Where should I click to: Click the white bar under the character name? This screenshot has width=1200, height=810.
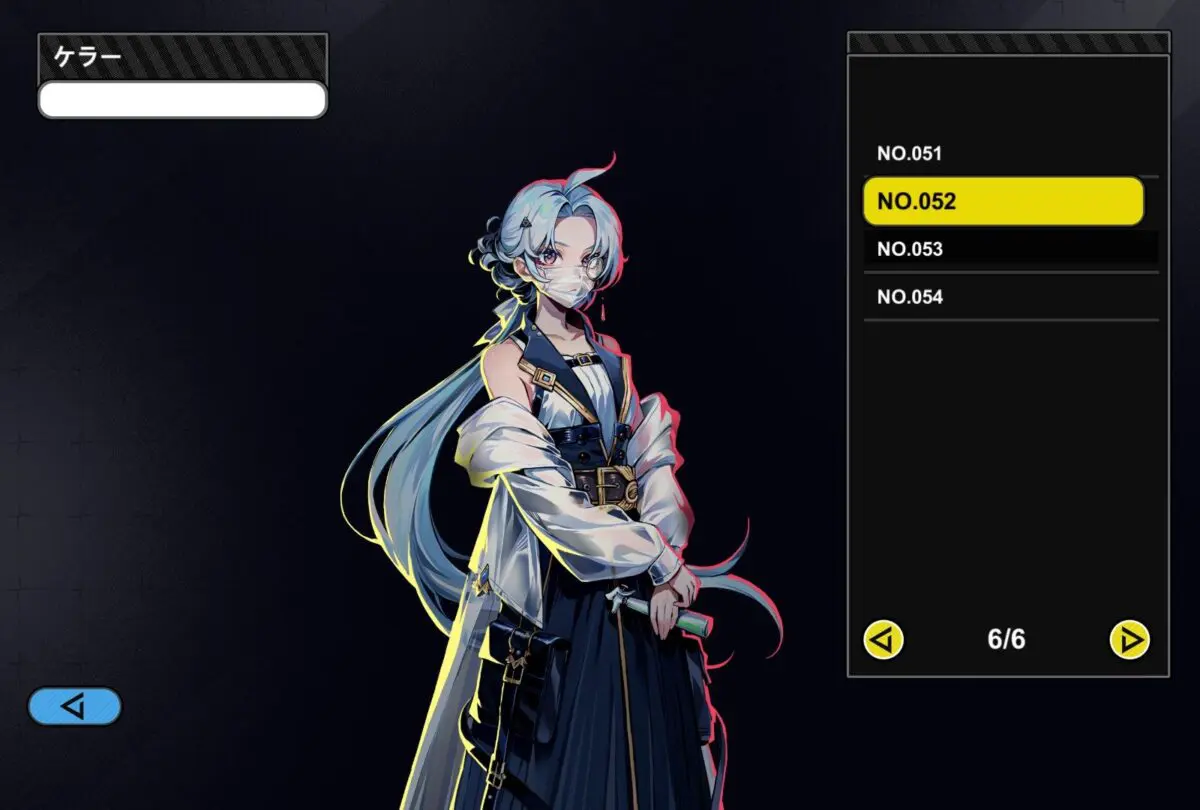point(182,100)
